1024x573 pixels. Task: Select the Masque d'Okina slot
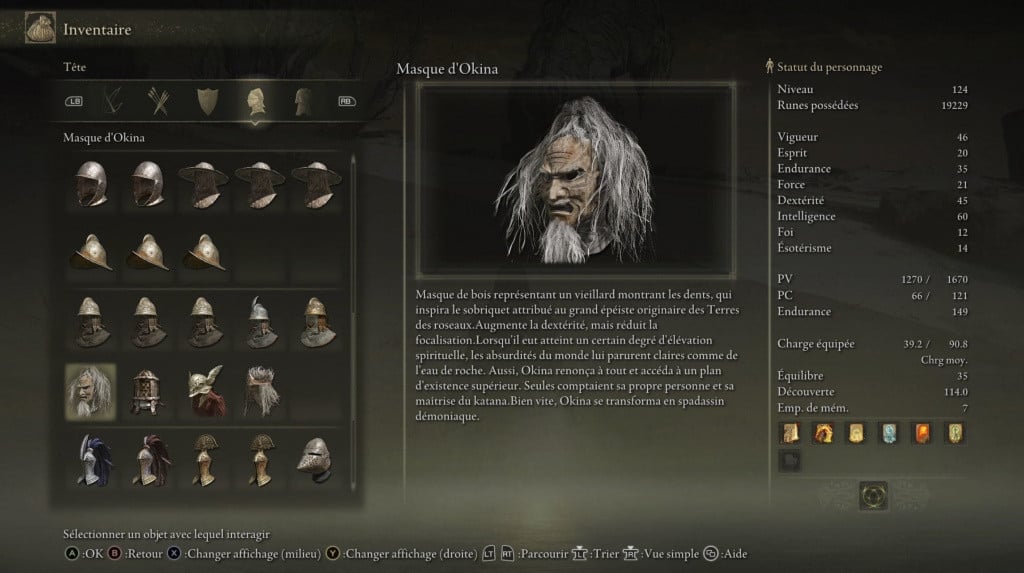tap(90, 390)
